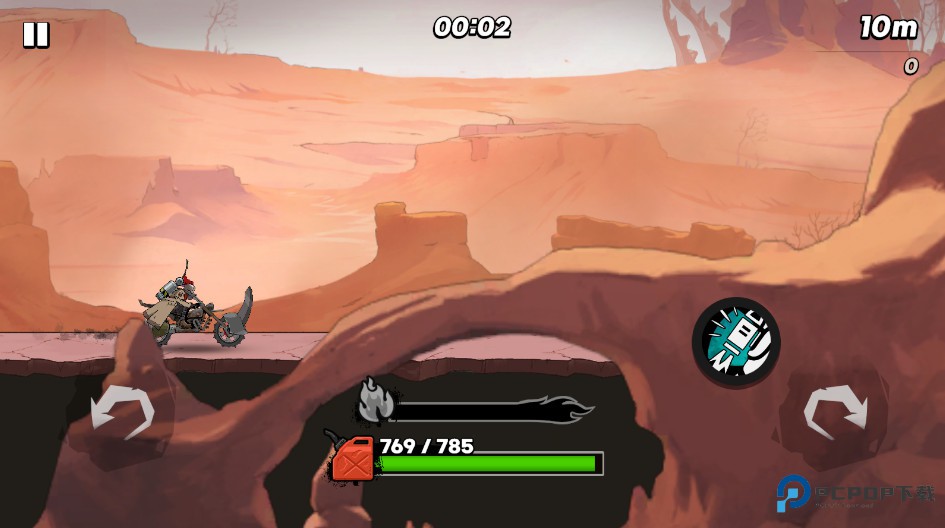Pause the game with the pause button
Screen dimensions: 945x528
tap(36, 35)
